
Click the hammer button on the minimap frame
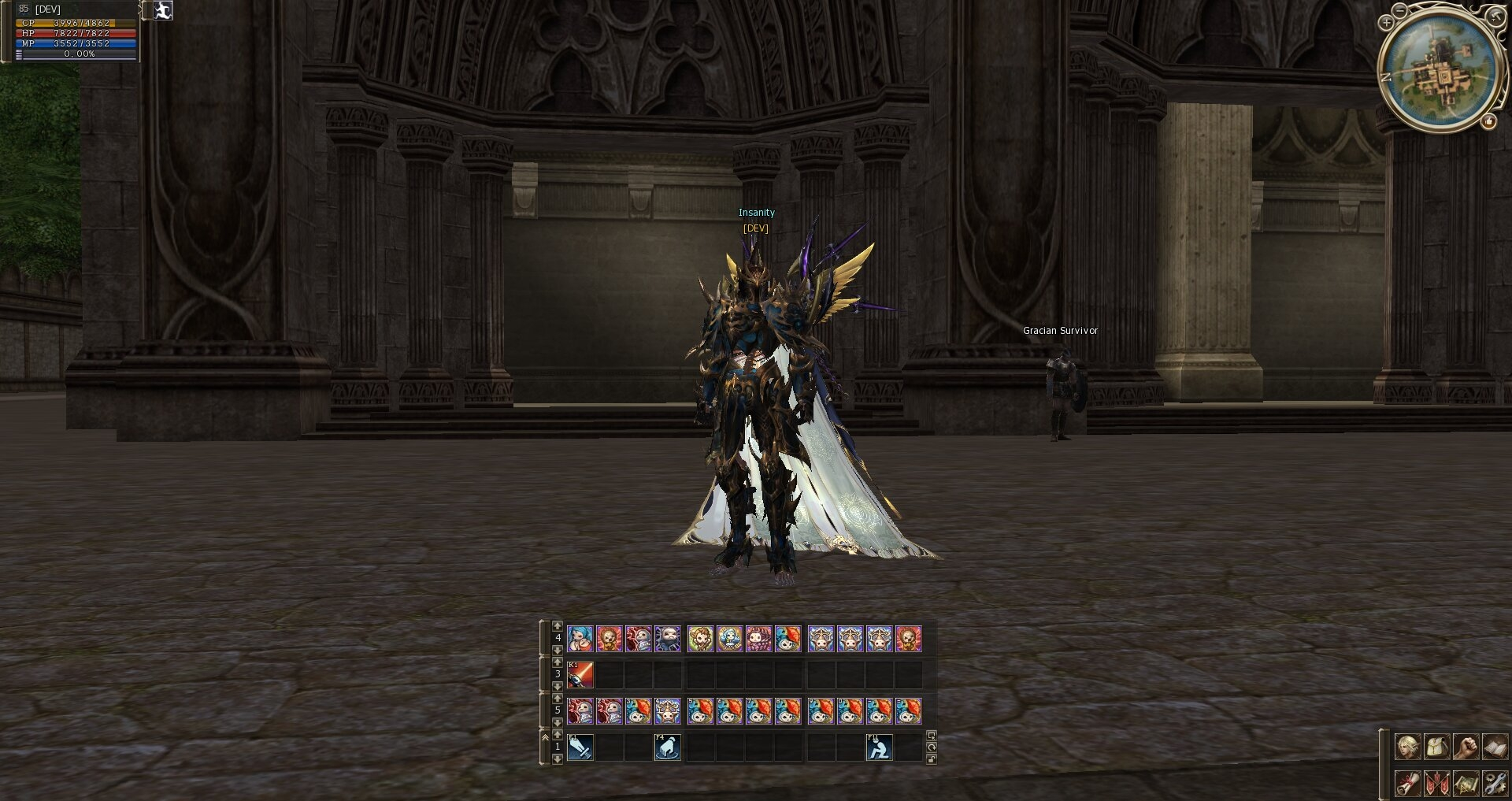point(1496,15)
